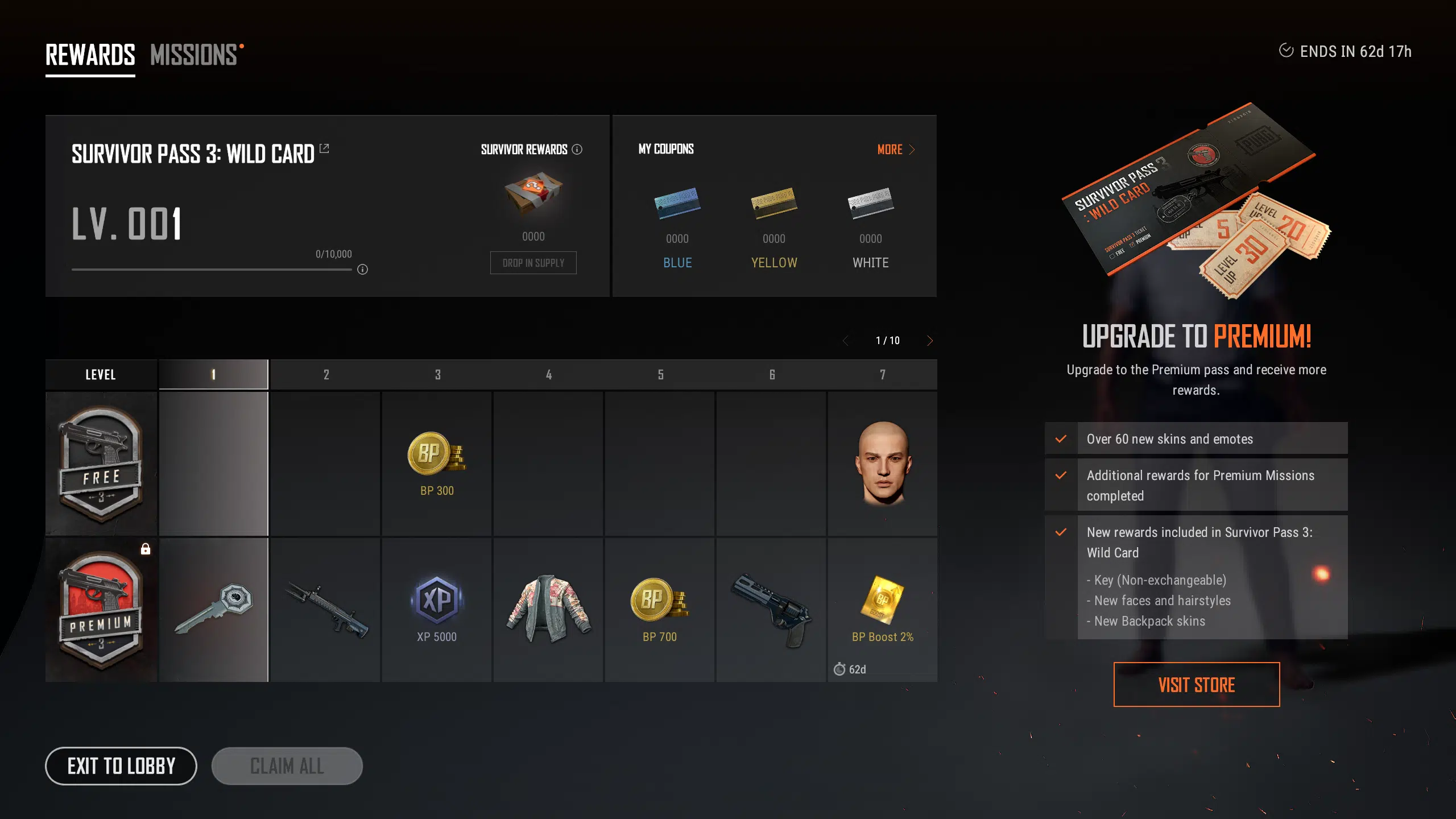Open the Survivor Pass external link icon

pyautogui.click(x=324, y=148)
